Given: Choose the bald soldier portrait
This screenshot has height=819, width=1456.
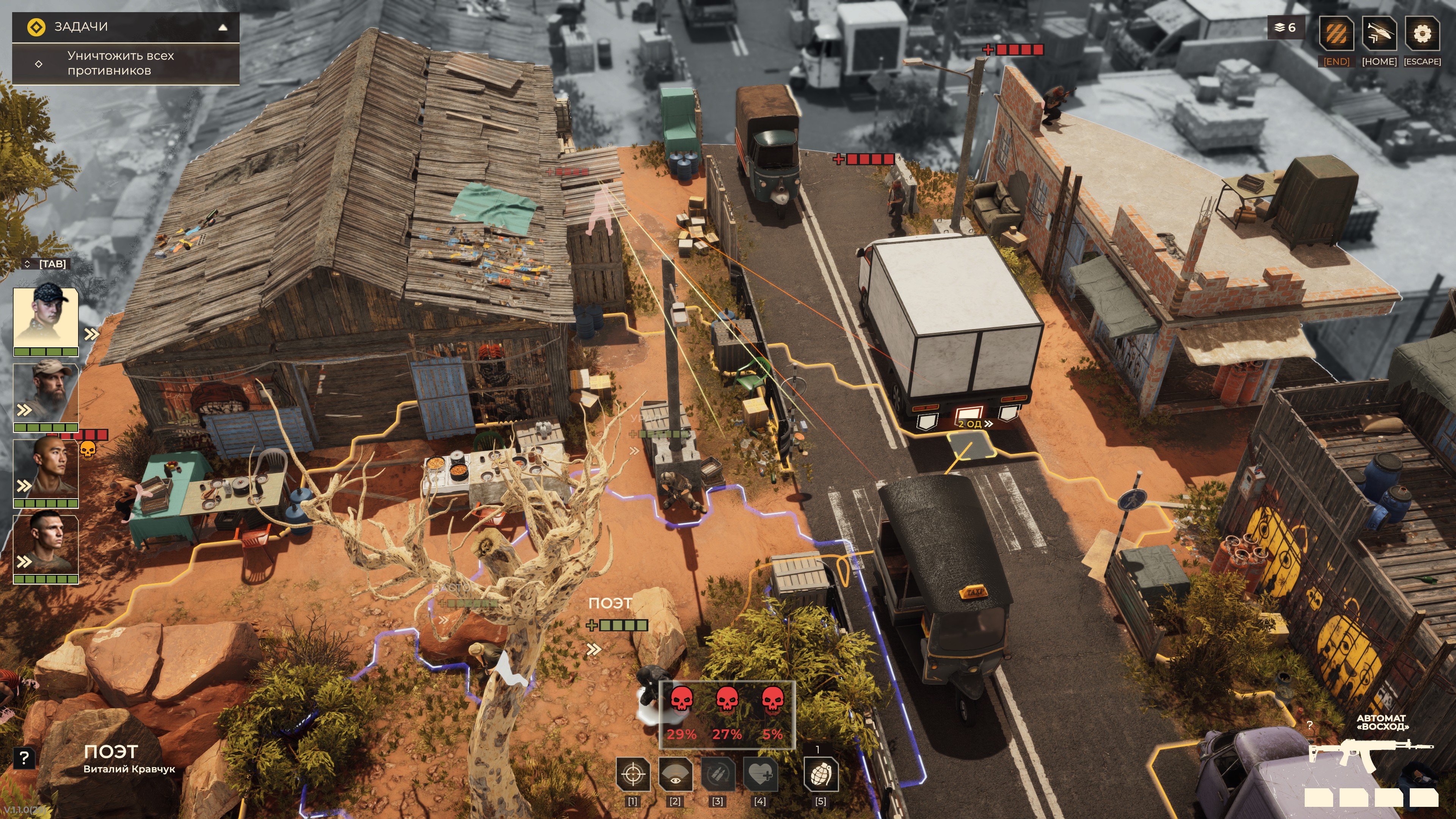Looking at the screenshot, I should click(x=46, y=469).
